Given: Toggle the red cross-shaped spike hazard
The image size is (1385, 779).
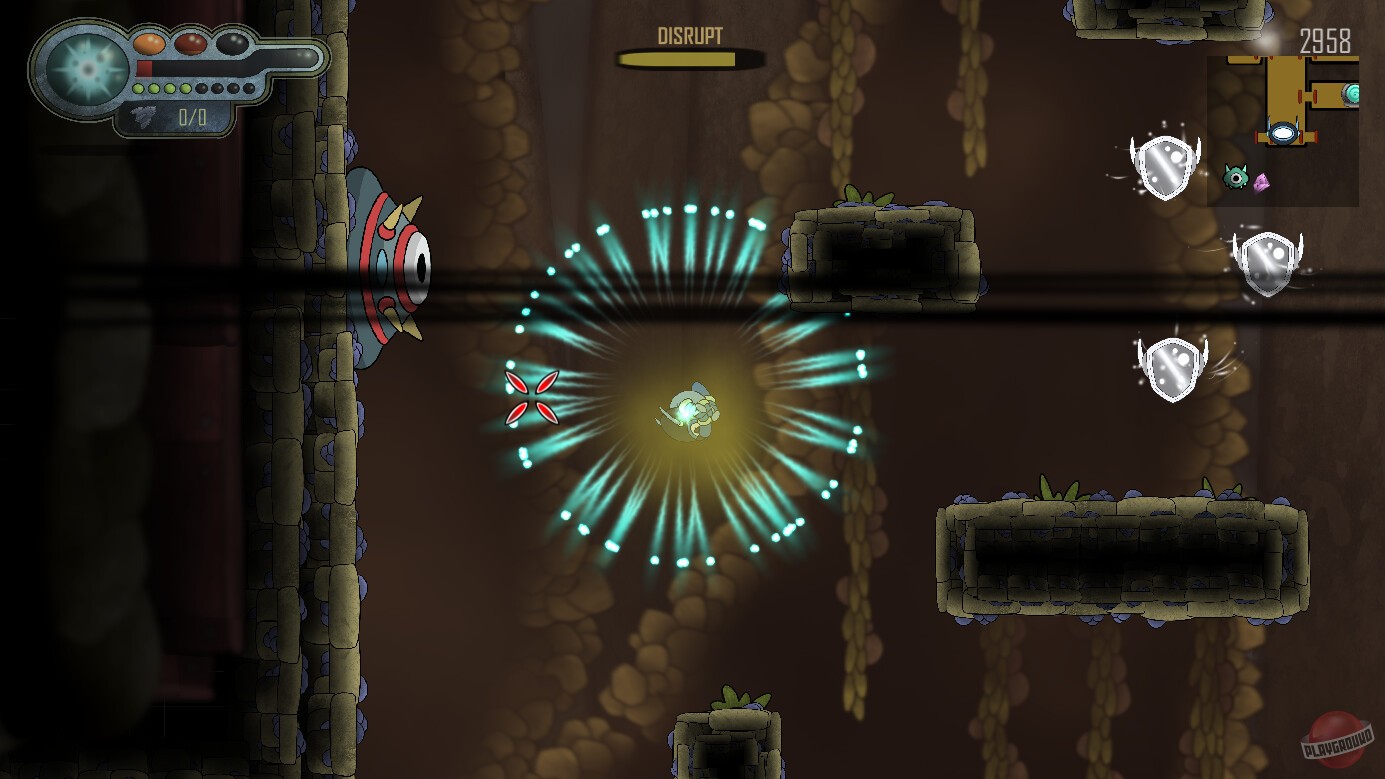Looking at the screenshot, I should tap(533, 398).
